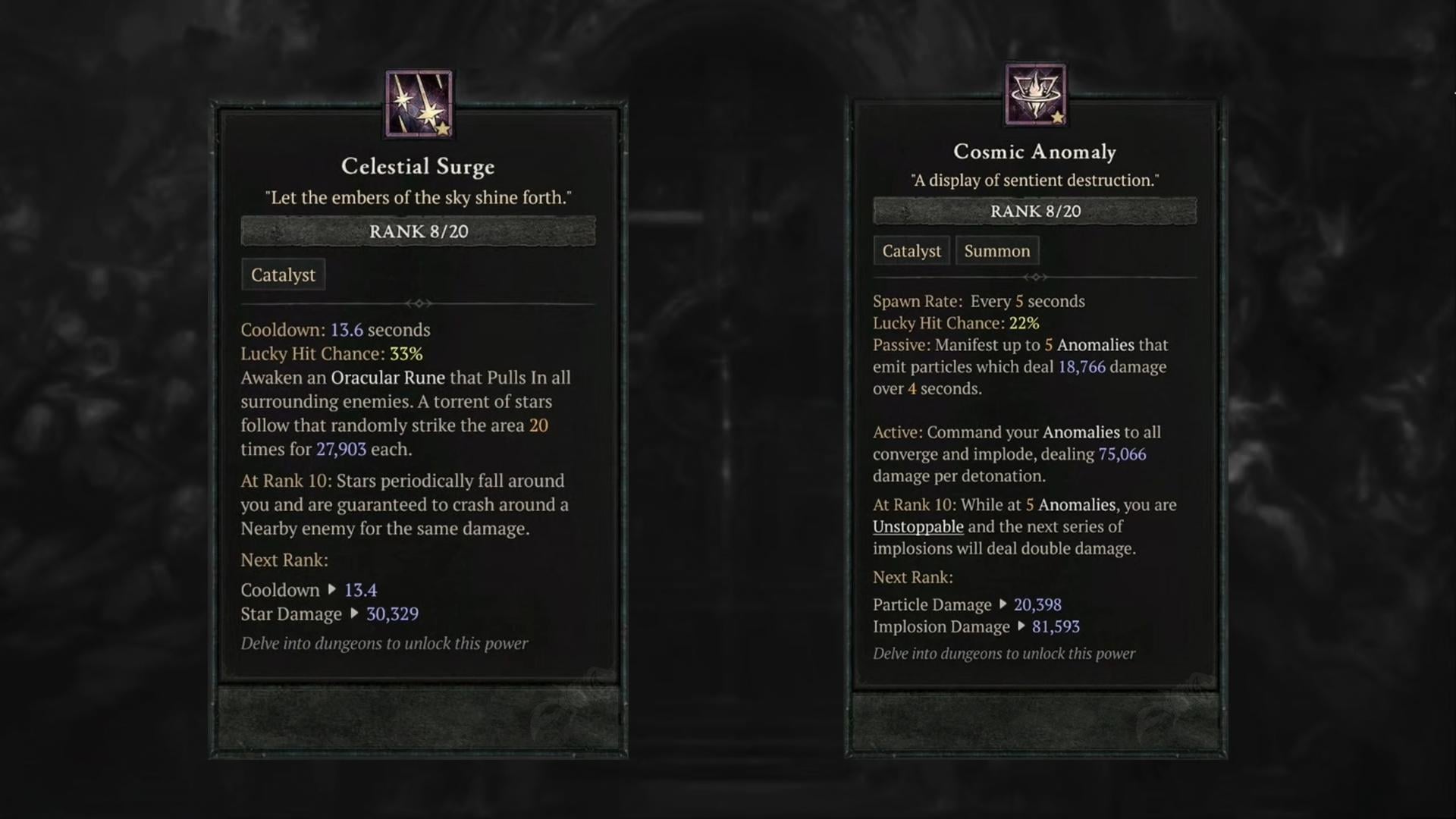This screenshot has height=819, width=1456.
Task: Click the RANK 8/20 bar on Cosmic Anomaly
Action: tap(1036, 211)
